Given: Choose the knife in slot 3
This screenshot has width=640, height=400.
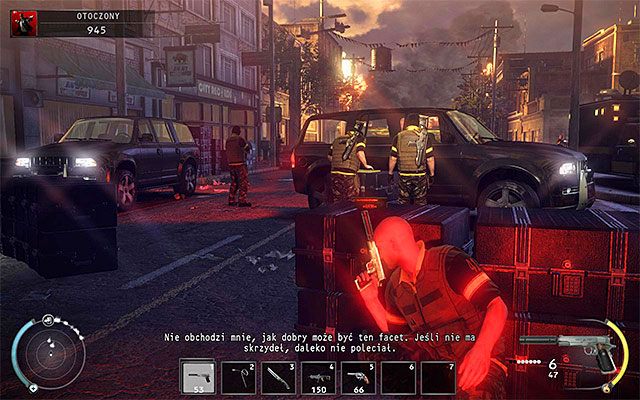Looking at the screenshot, I should click(x=279, y=376).
